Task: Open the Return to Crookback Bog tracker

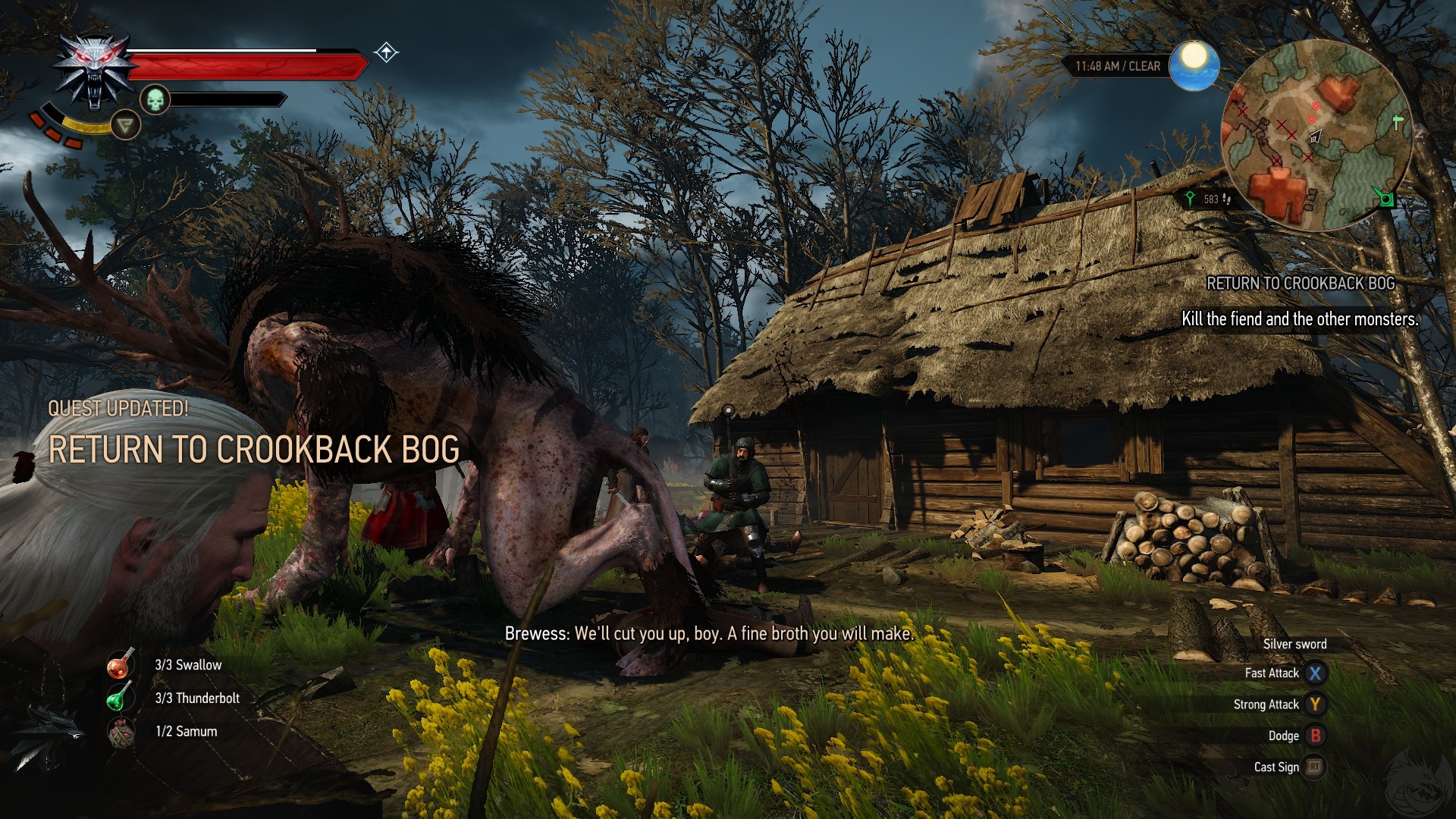Action: (x=1300, y=284)
